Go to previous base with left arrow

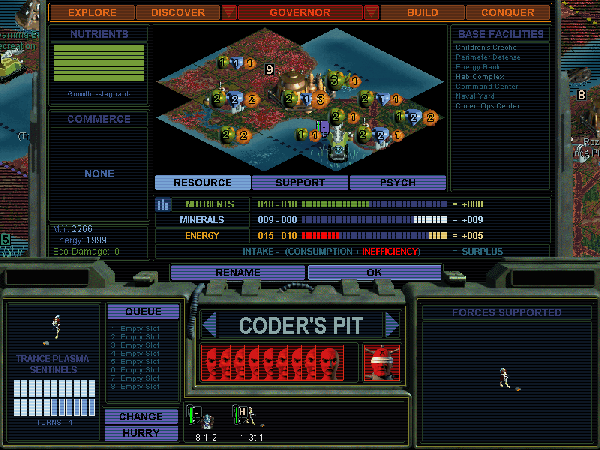pos(210,325)
